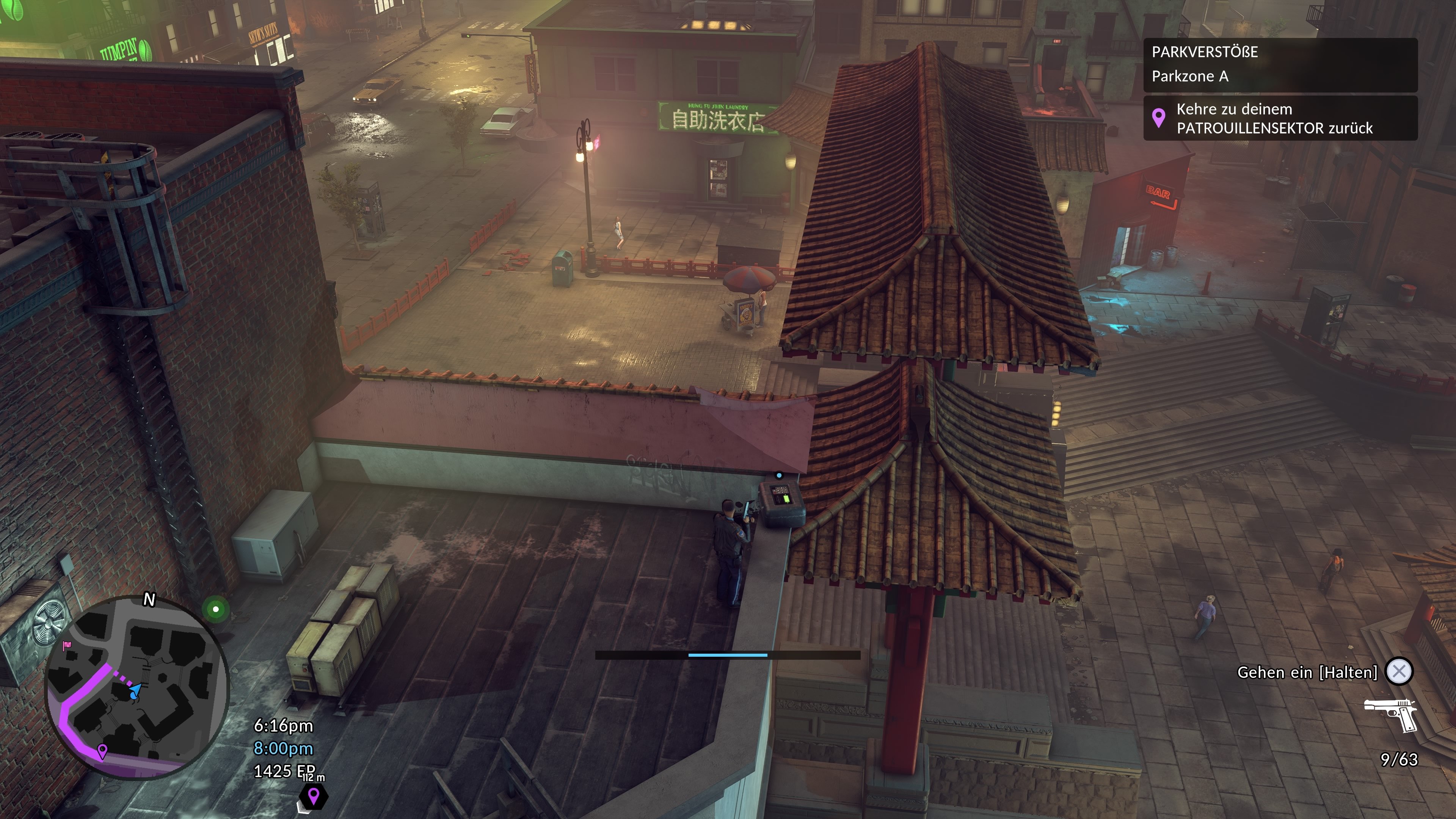This screenshot has width=1456, height=819.
Task: Click the green player status dot near the minimap
Action: [x=215, y=609]
